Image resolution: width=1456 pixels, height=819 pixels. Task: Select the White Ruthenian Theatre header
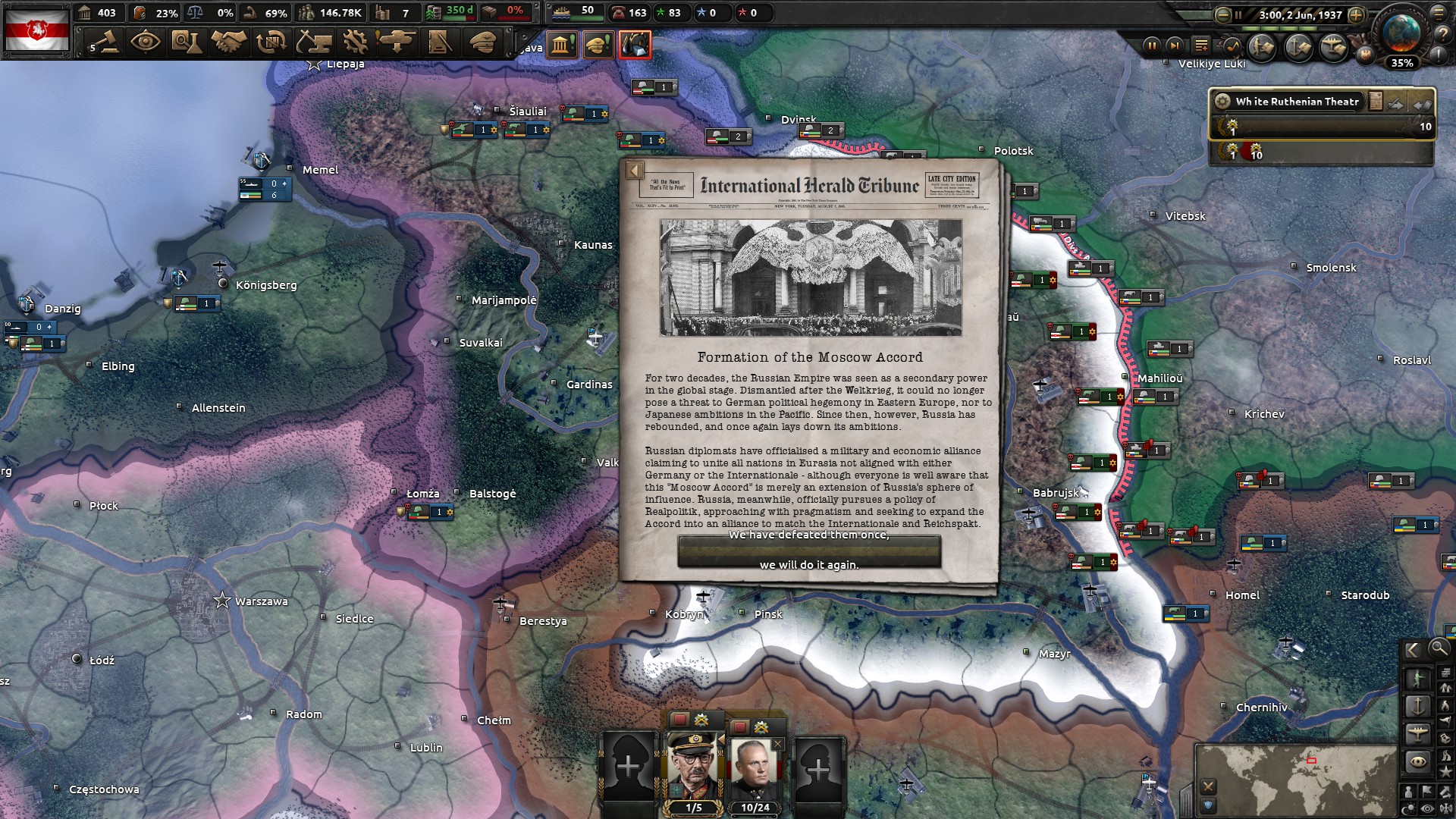pos(1297,102)
